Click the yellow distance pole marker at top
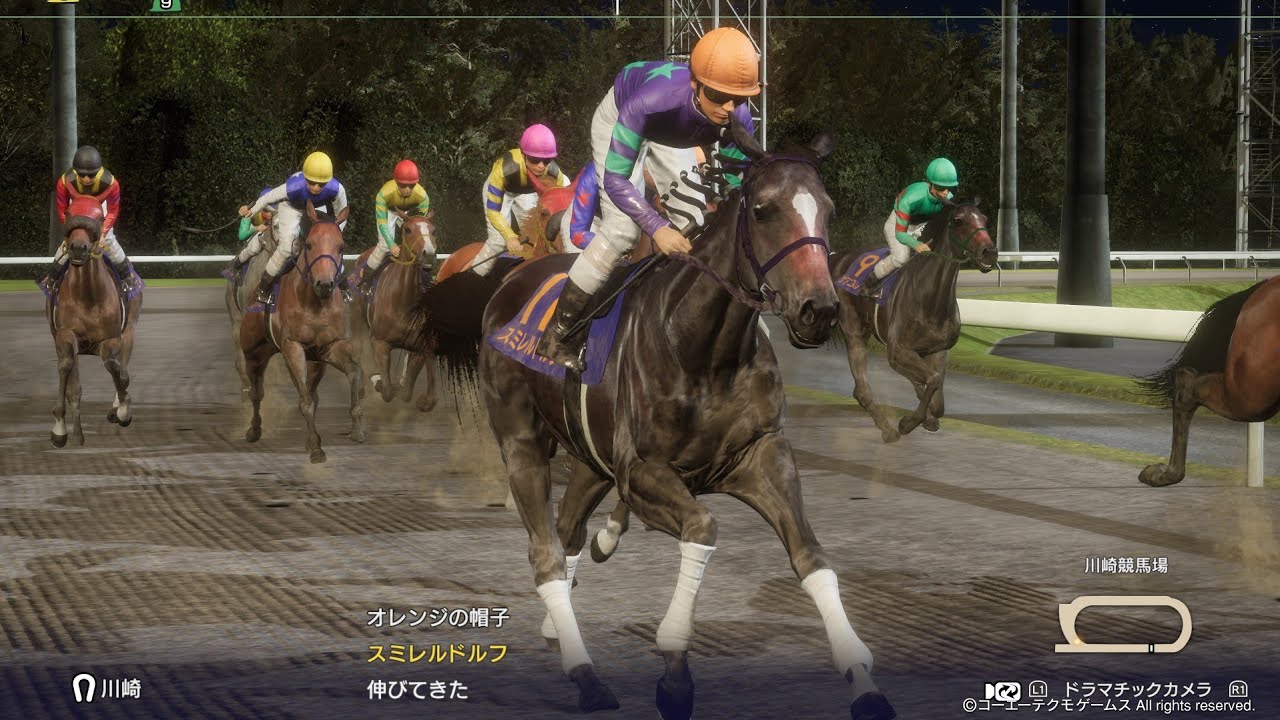The image size is (1280, 720). click(x=62, y=4)
